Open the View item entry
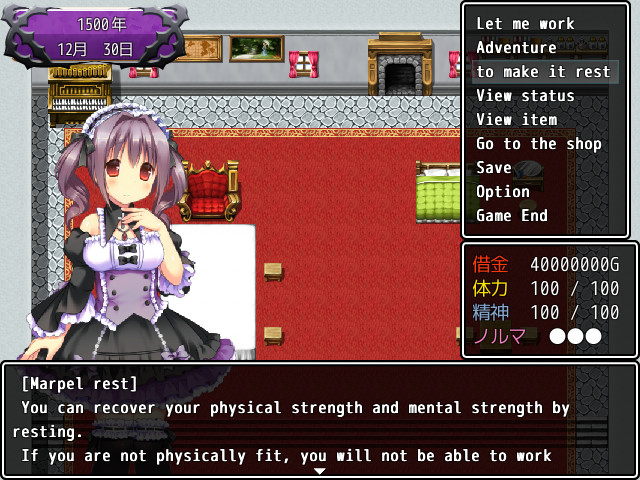Image resolution: width=640 pixels, height=480 pixels. [x=516, y=120]
